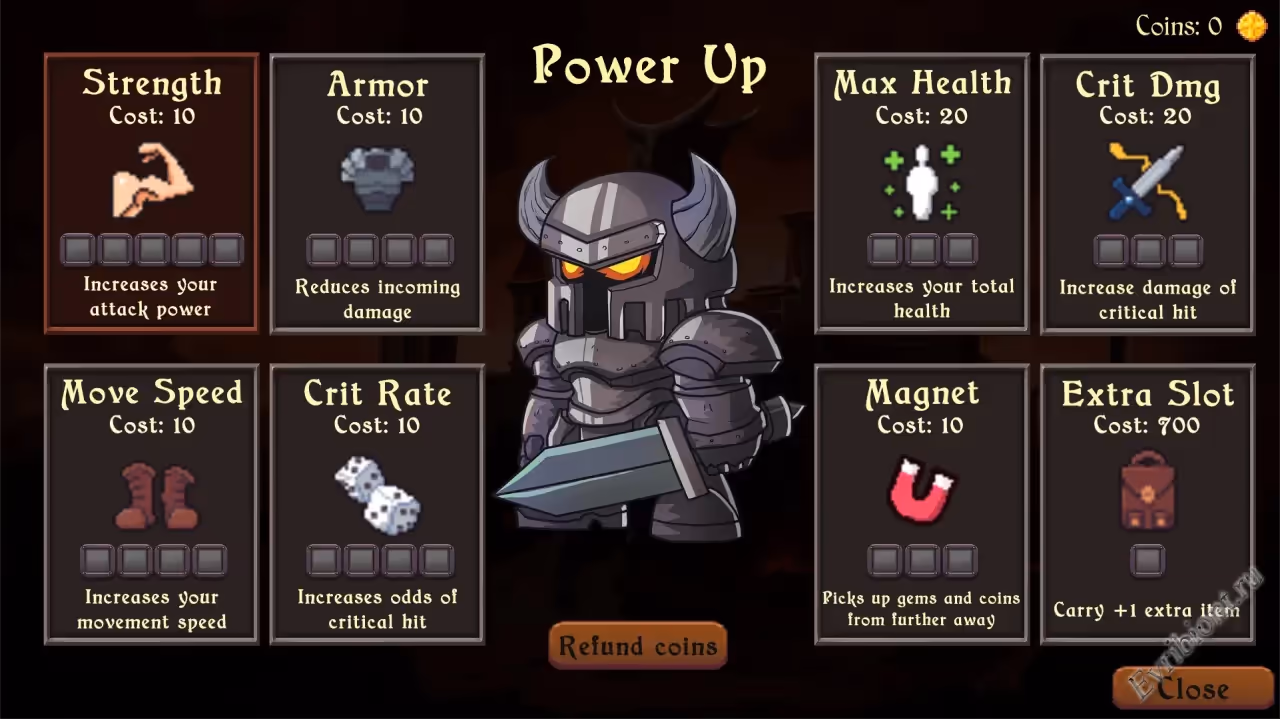The image size is (1280, 719).
Task: Click the Refund coins button
Action: pyautogui.click(x=638, y=646)
